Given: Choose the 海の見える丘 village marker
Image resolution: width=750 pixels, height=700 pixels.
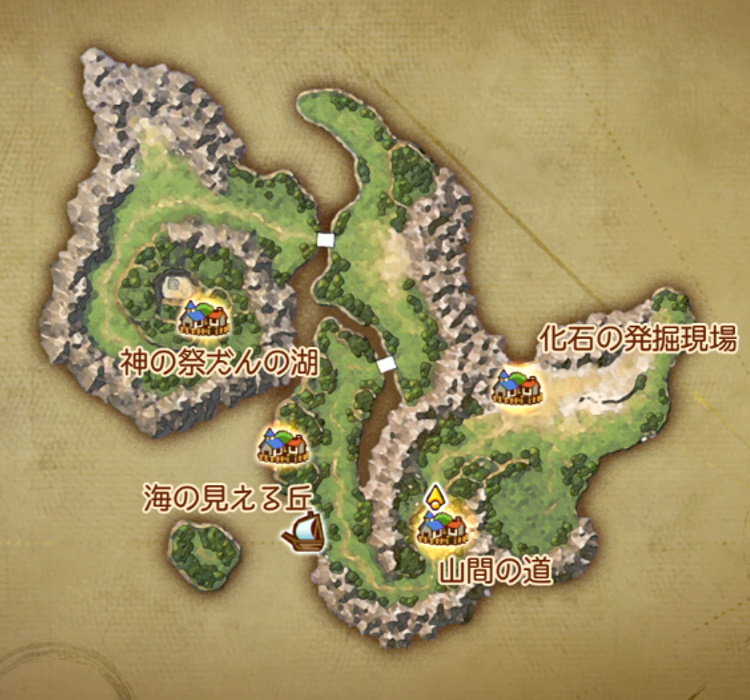Looking at the screenshot, I should (x=282, y=445).
